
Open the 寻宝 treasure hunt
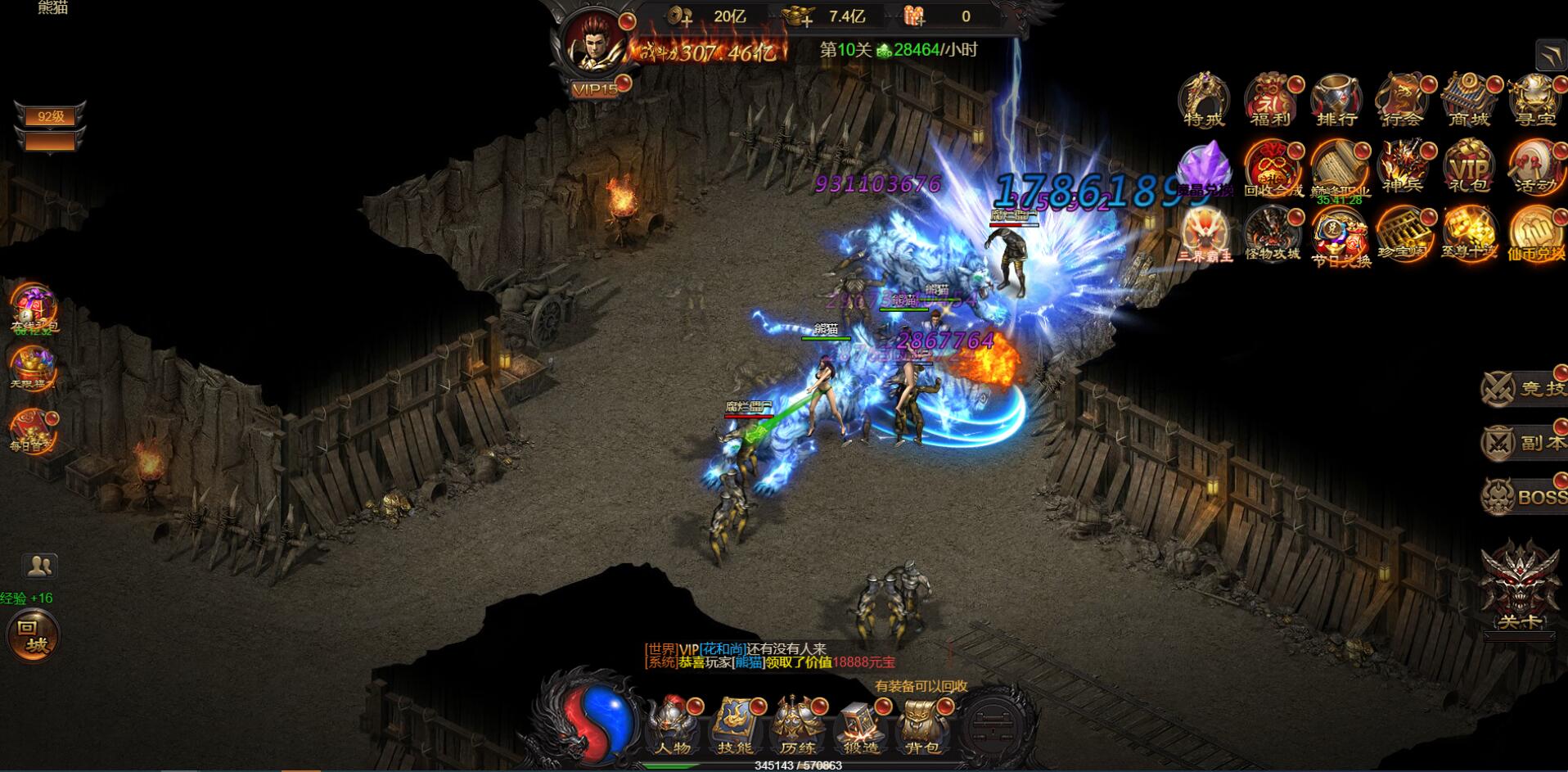[x=1534, y=99]
